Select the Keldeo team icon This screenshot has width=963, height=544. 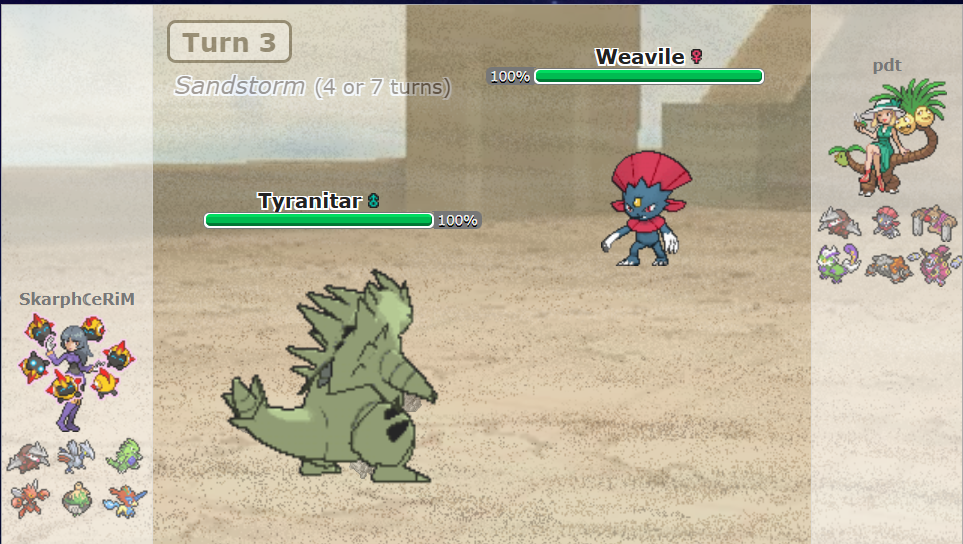[x=126, y=497]
